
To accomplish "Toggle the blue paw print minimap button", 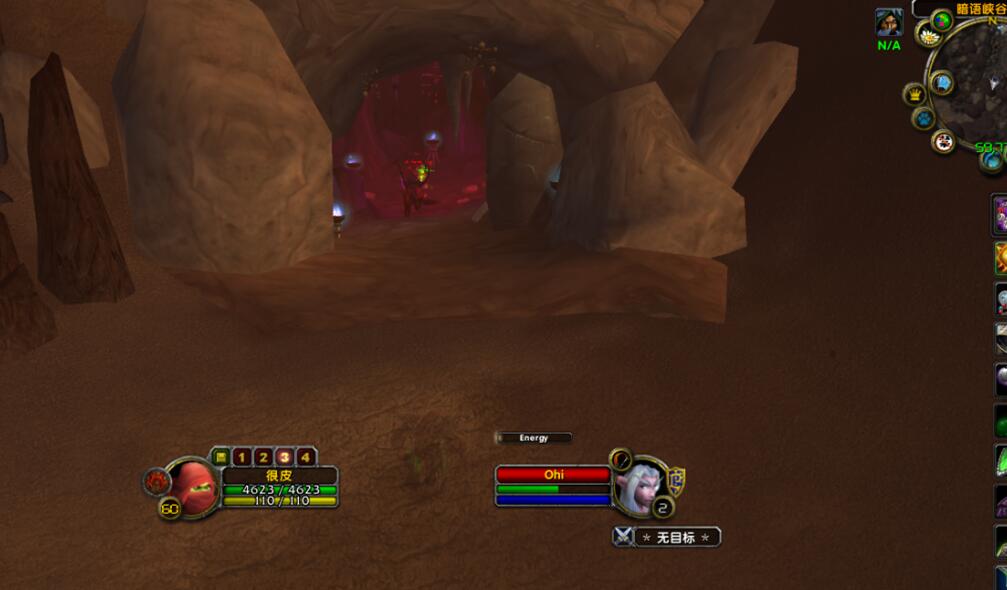I will tap(923, 118).
